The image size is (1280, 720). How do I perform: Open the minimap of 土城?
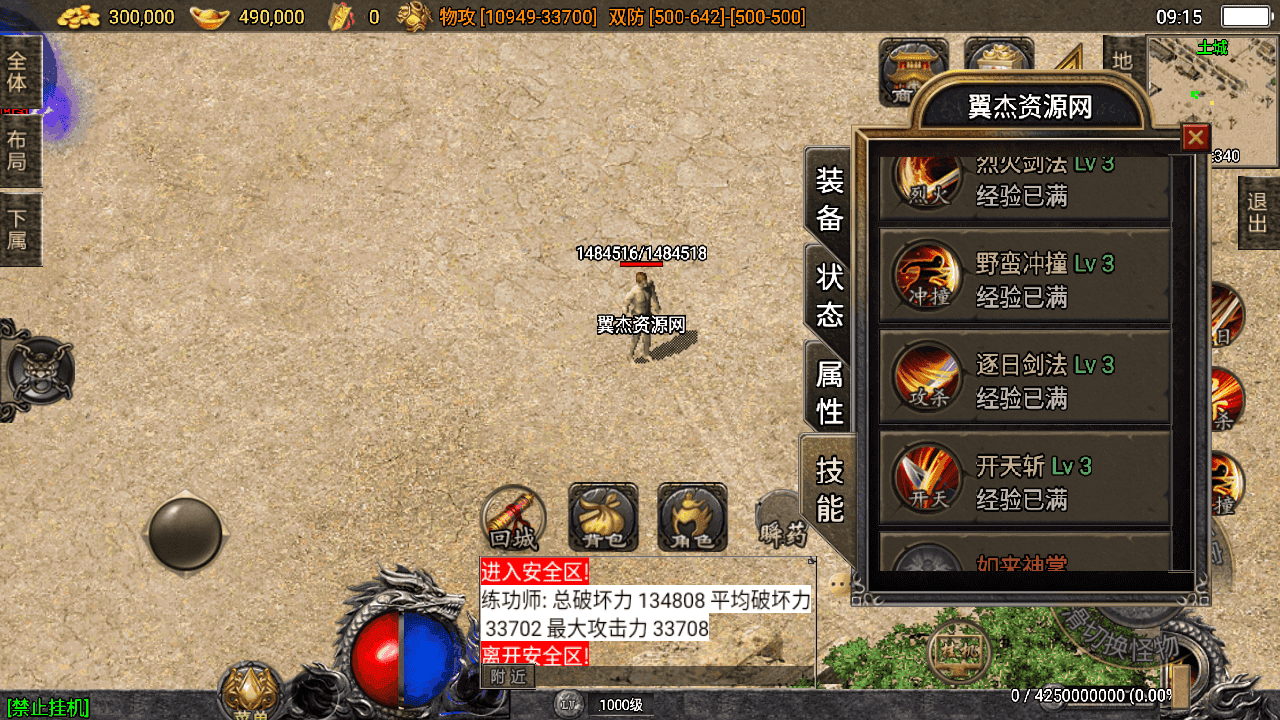click(x=1212, y=100)
